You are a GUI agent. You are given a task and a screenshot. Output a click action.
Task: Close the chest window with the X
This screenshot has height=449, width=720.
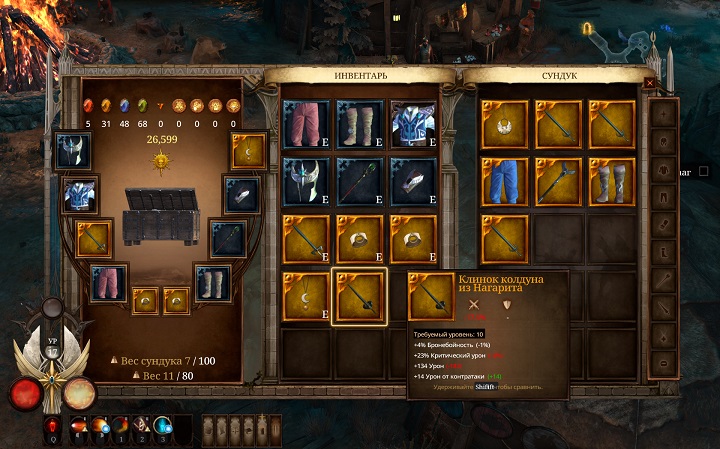point(650,84)
